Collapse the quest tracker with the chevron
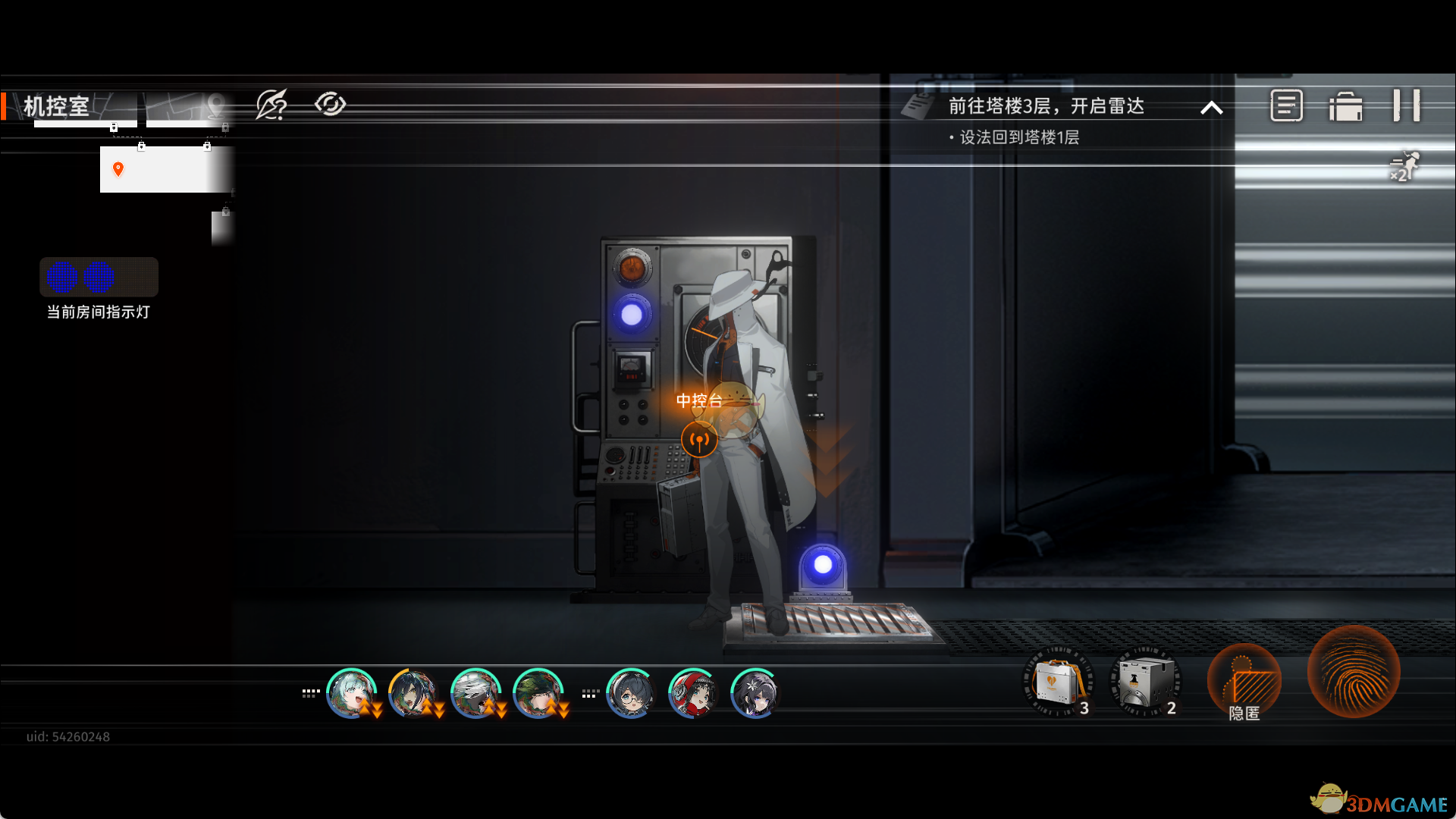Viewport: 1456px width, 819px height. click(x=1211, y=108)
